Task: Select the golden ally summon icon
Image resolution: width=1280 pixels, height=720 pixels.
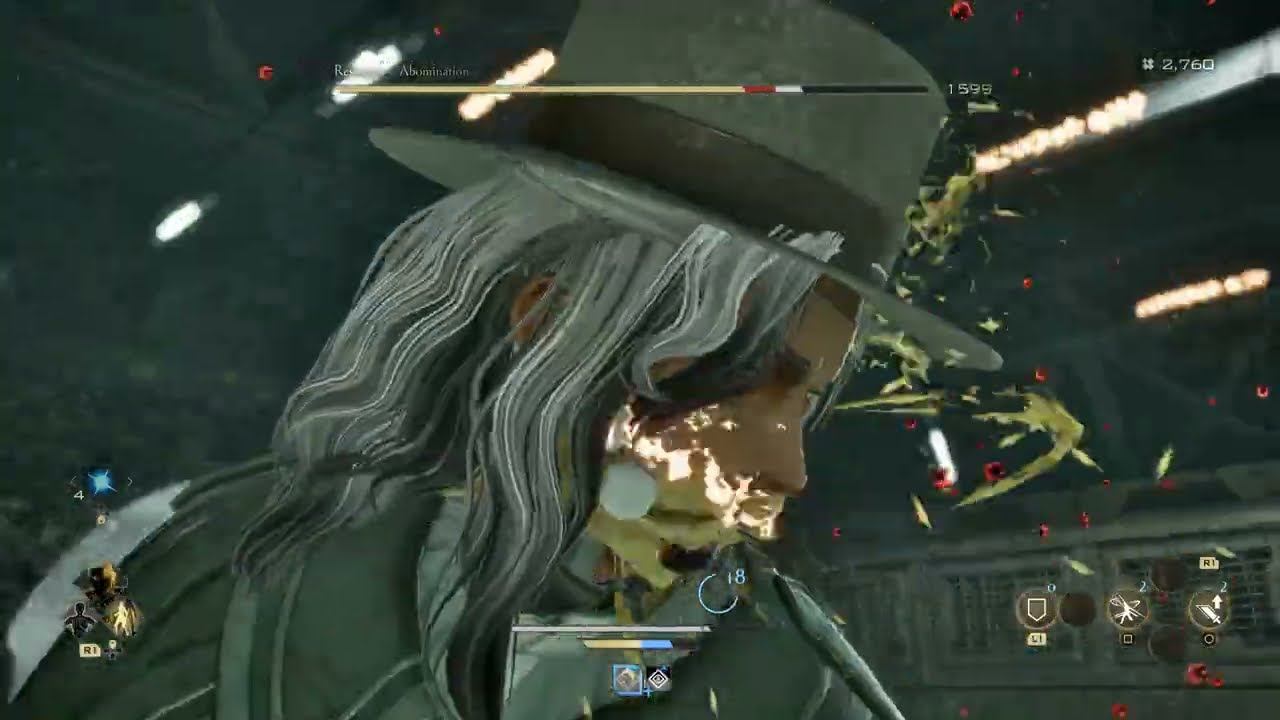Action: click(x=123, y=617)
